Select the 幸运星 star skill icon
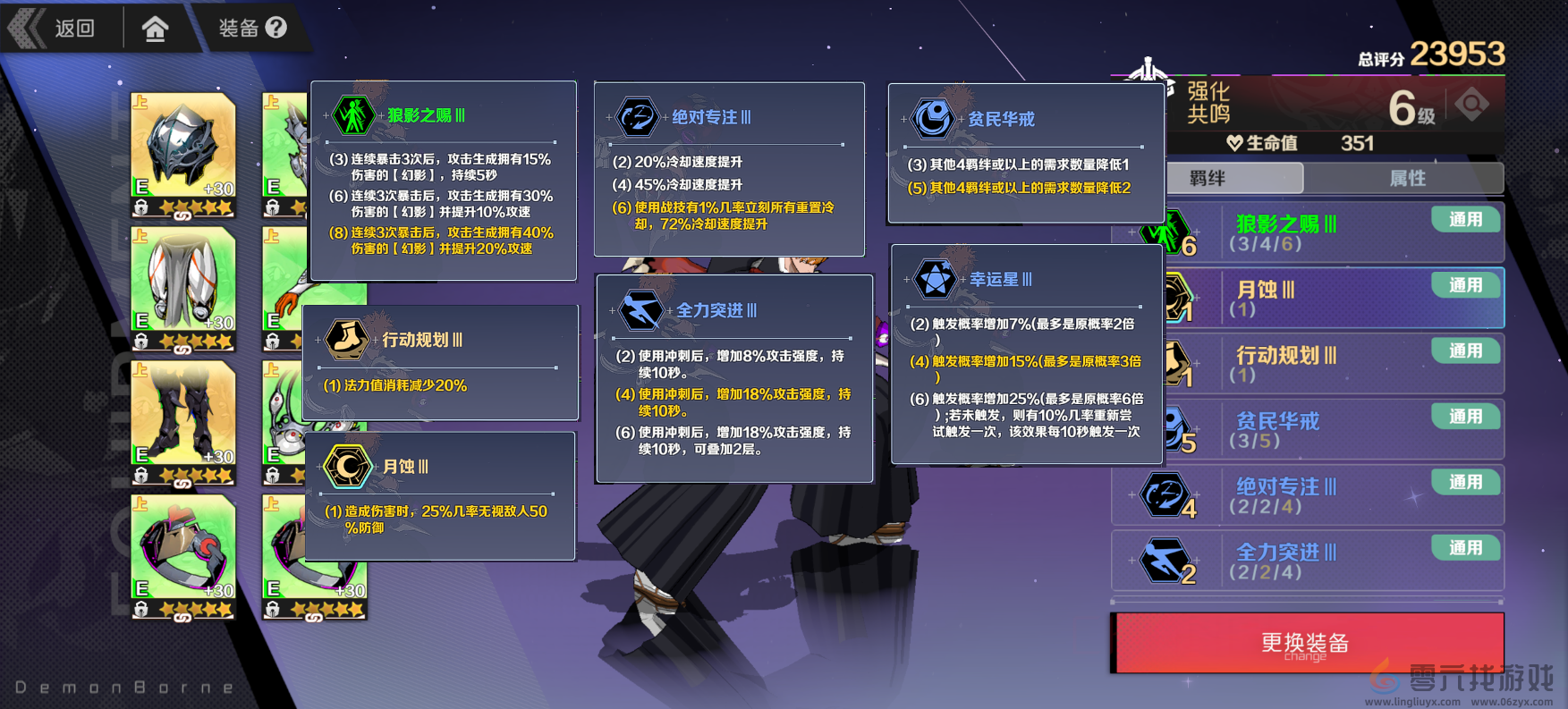Viewport: 1568px width, 709px height. click(x=934, y=279)
